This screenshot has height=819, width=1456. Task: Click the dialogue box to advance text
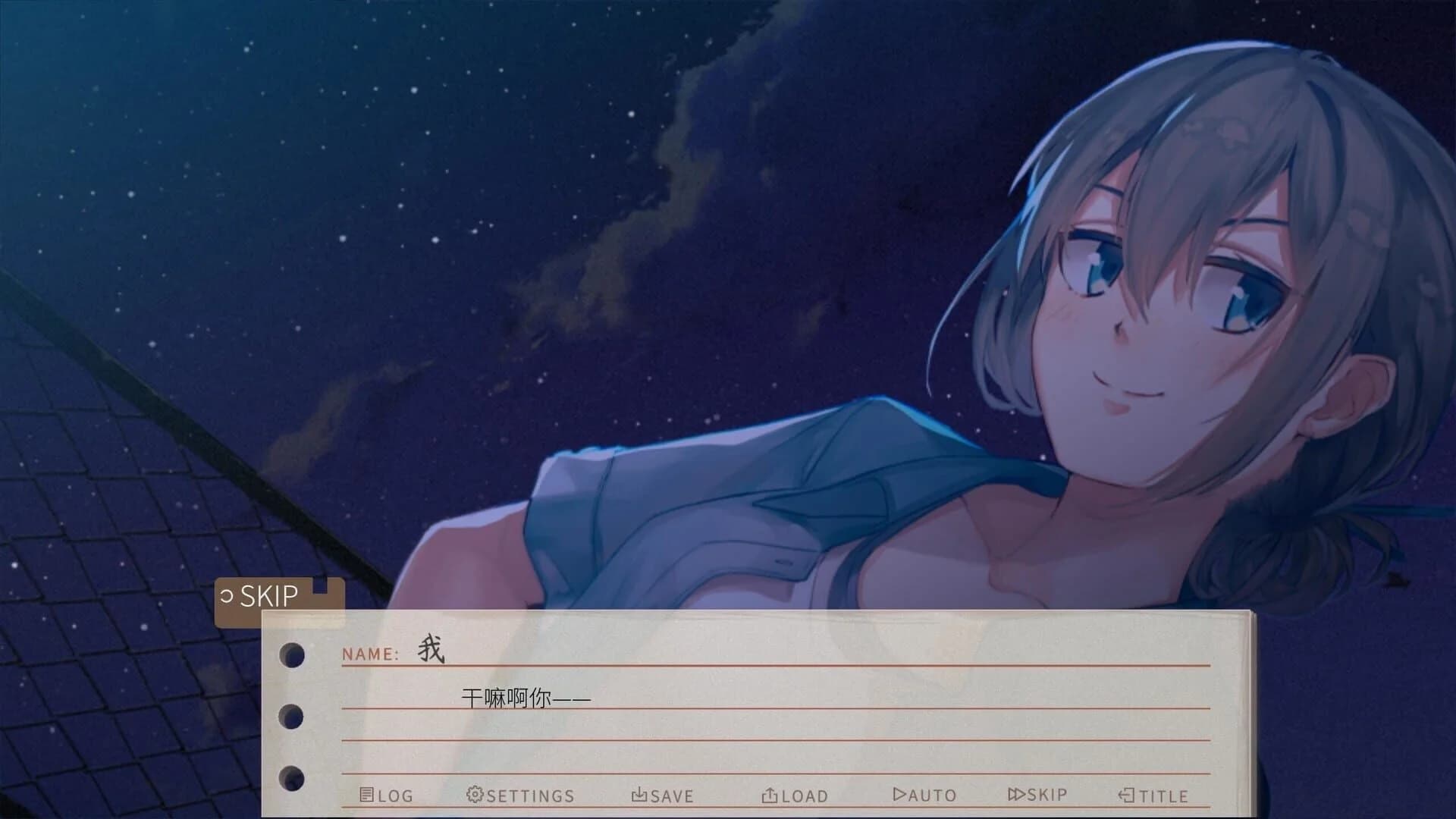pyautogui.click(x=758, y=720)
